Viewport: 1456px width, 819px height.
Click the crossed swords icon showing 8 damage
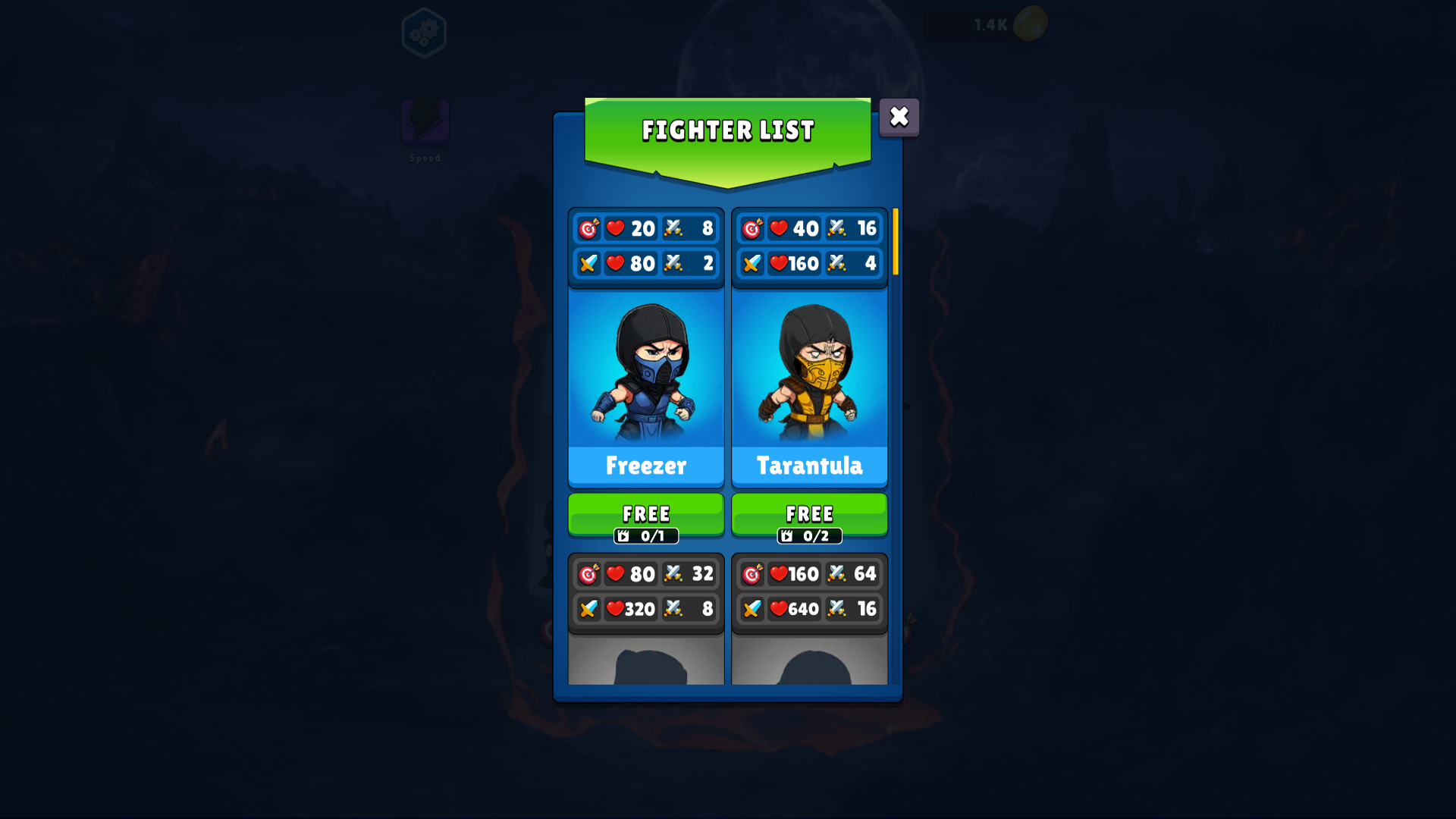pyautogui.click(x=672, y=229)
